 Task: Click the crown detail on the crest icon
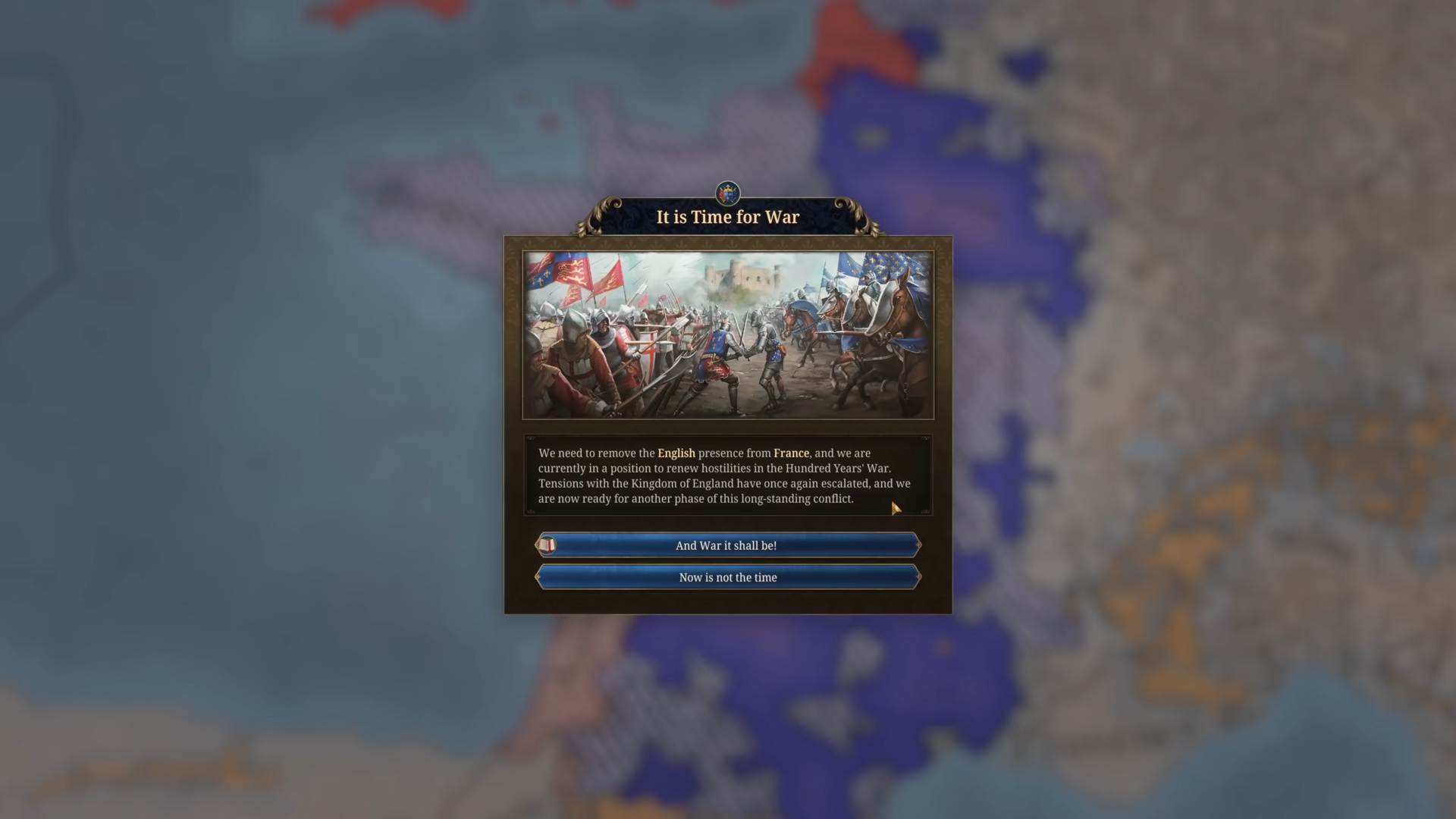pyautogui.click(x=727, y=187)
